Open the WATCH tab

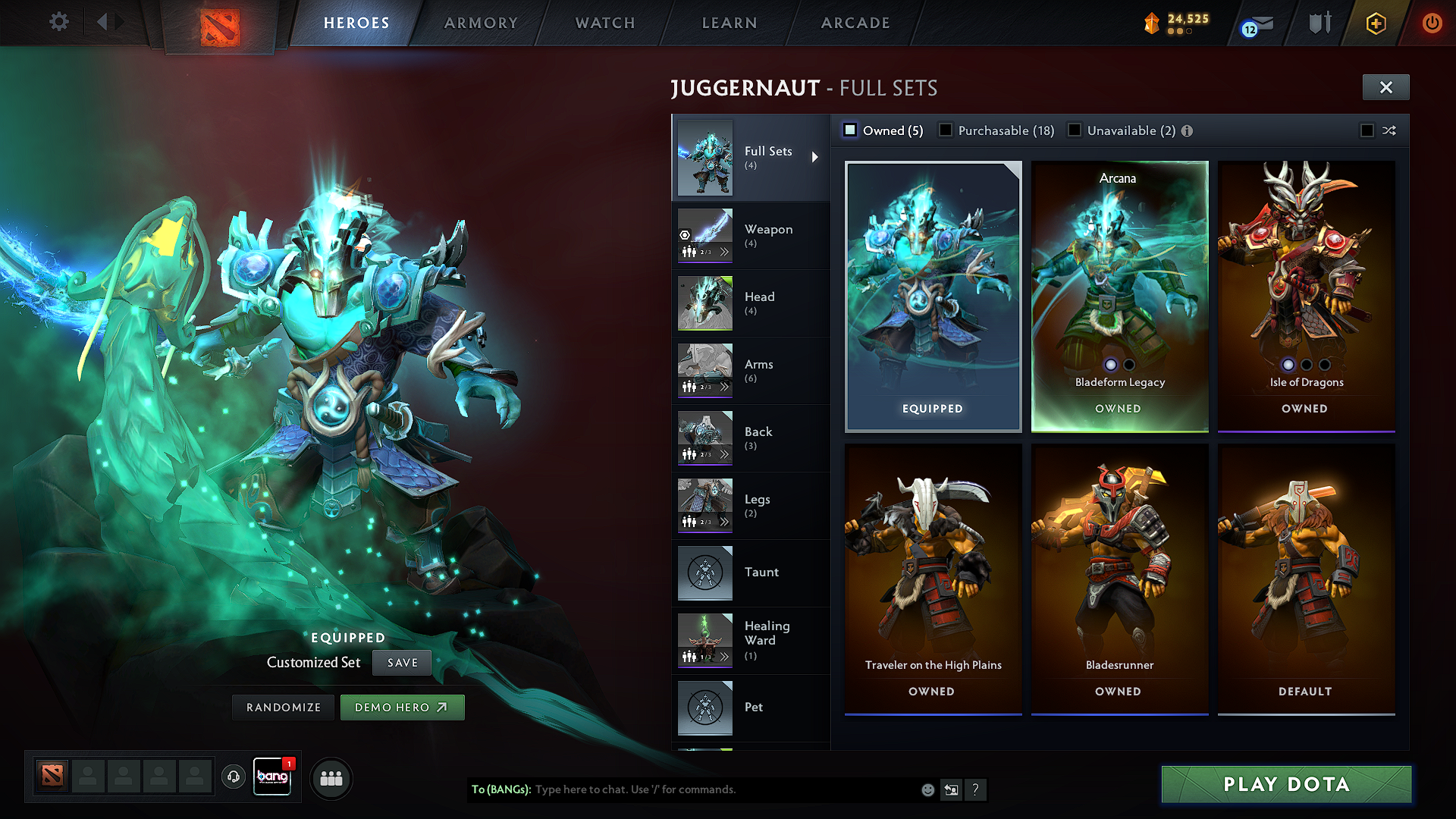point(604,23)
